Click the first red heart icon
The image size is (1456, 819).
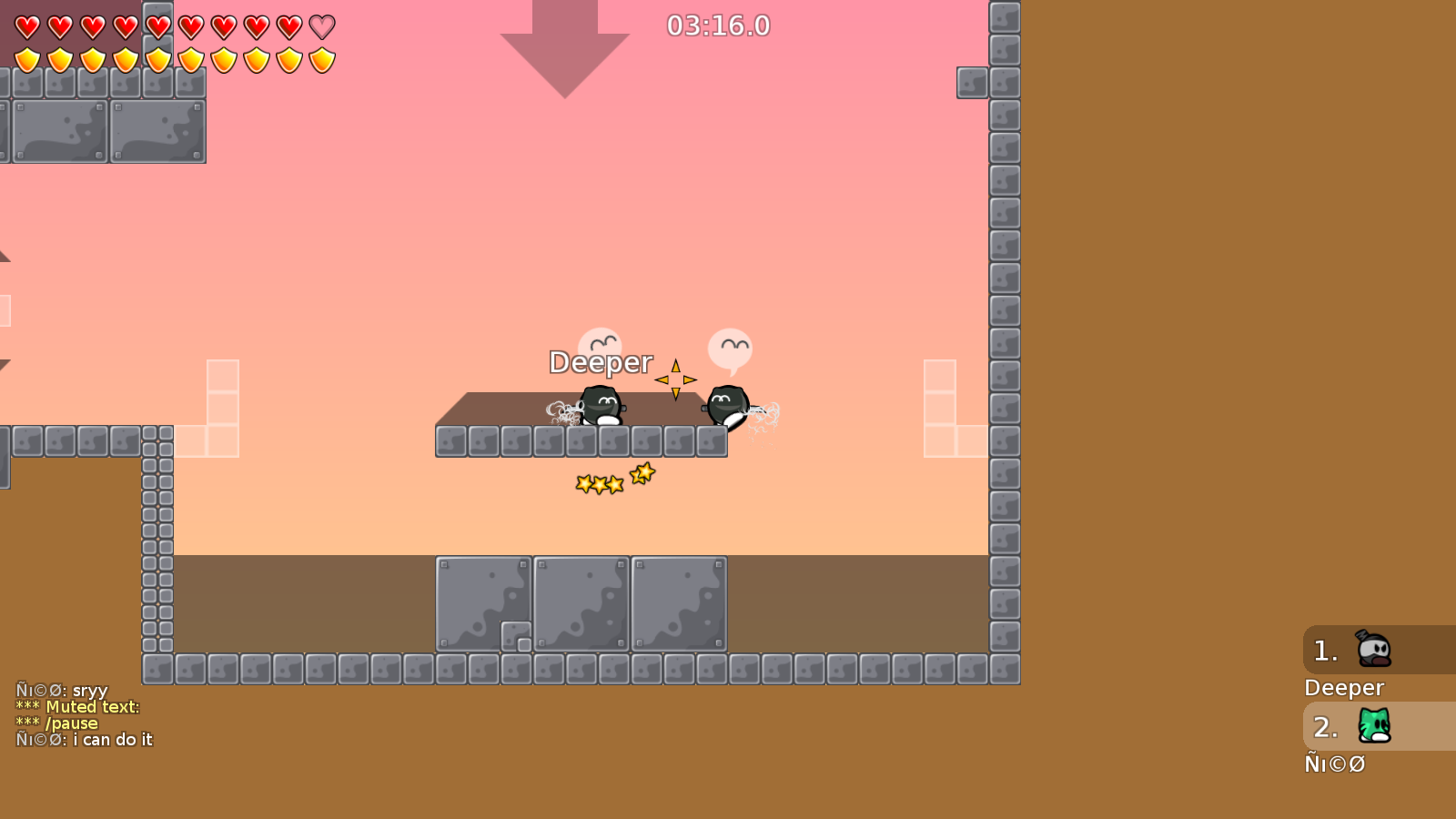[26, 26]
